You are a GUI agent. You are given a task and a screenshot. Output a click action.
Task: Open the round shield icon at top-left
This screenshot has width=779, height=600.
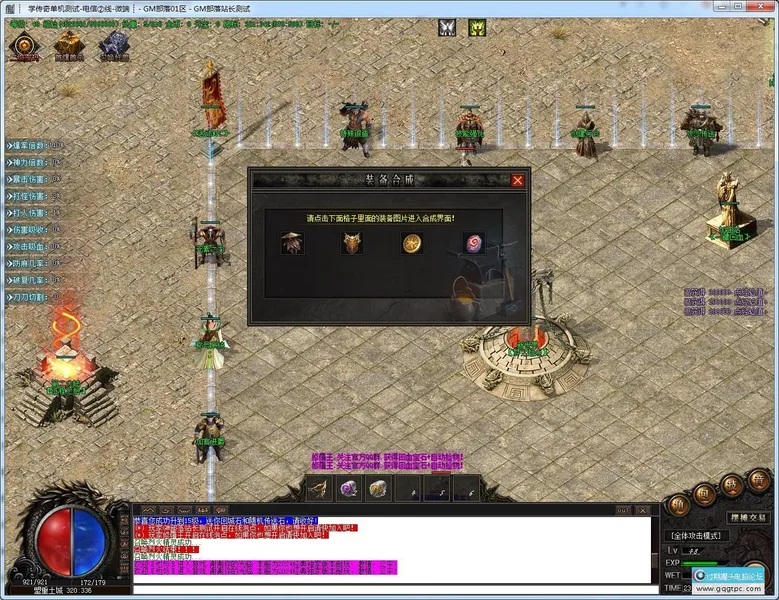[x=22, y=46]
